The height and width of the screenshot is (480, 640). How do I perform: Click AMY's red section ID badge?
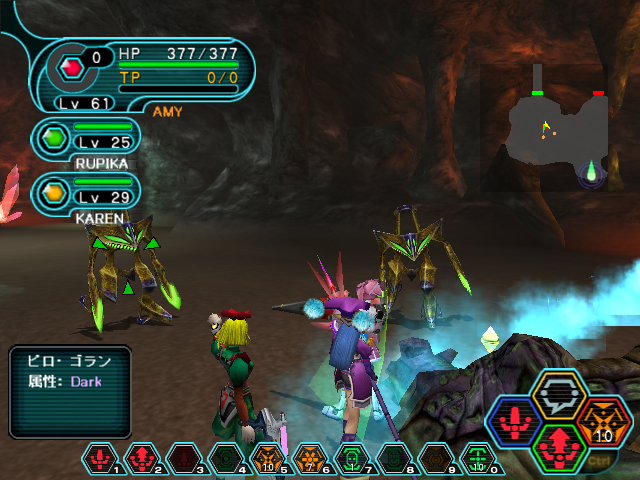click(70, 69)
